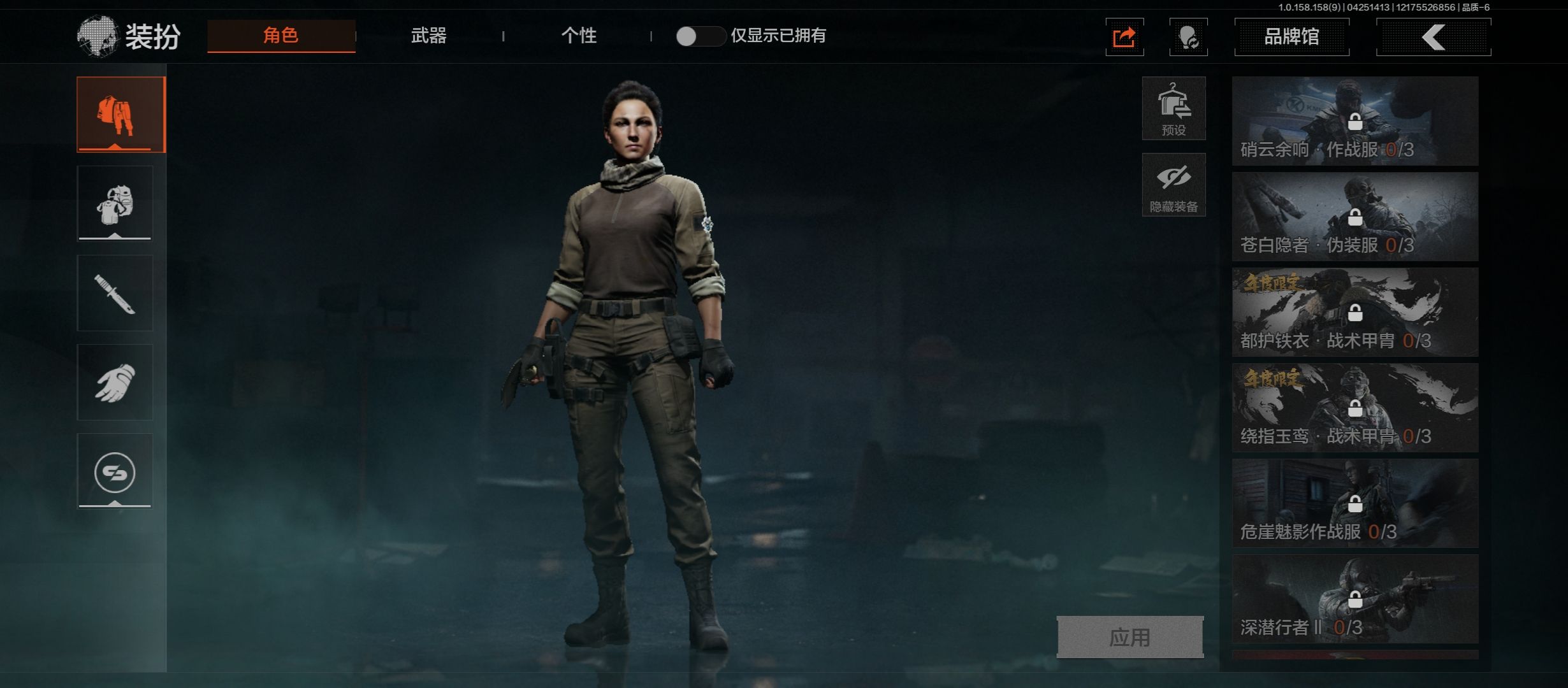Pick the 都护铁衣·战术甲胄 outfit
The image size is (1568, 688).
click(1355, 312)
